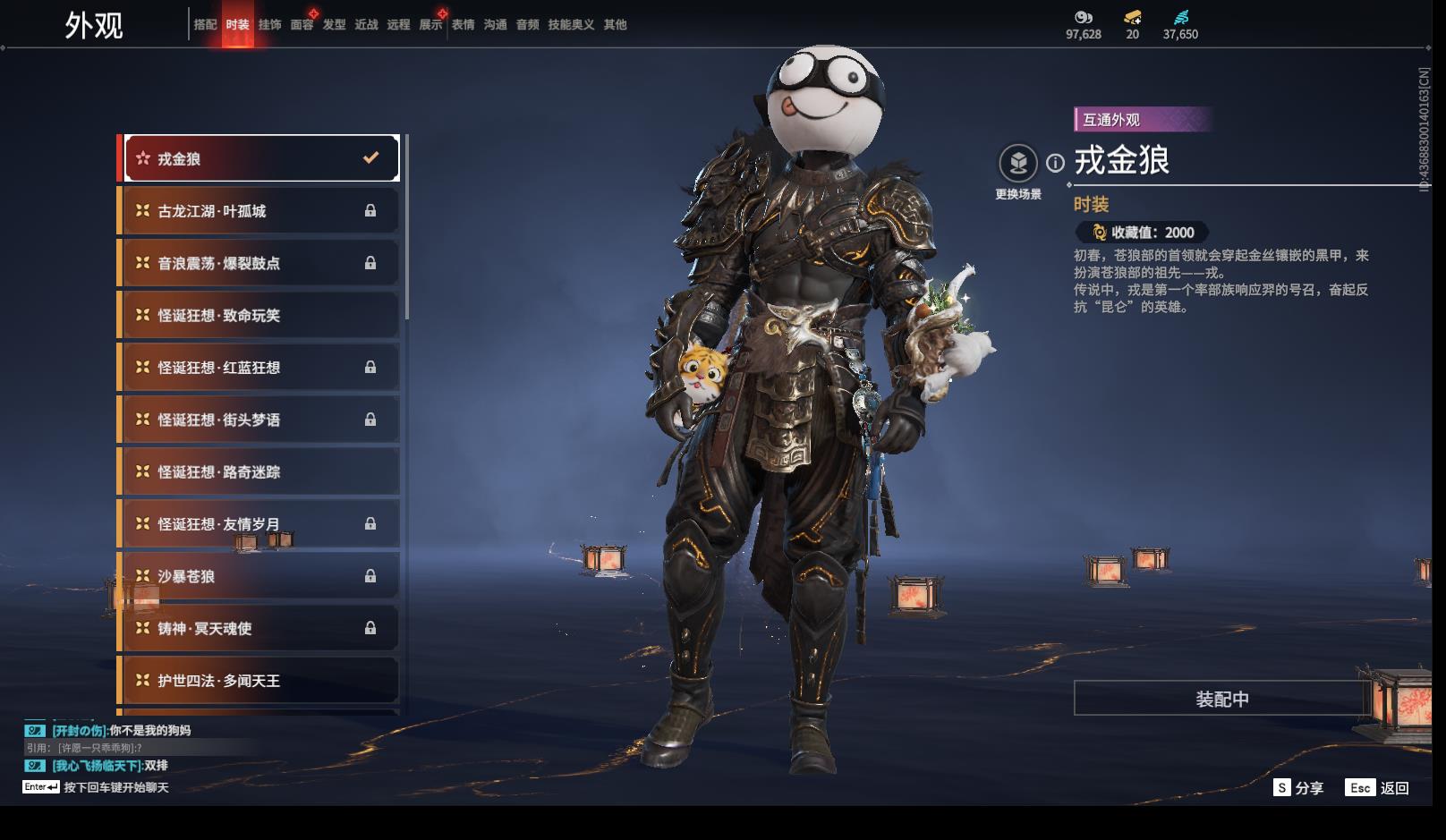Click the 返回 back button
The image size is (1446, 840).
point(1379,787)
